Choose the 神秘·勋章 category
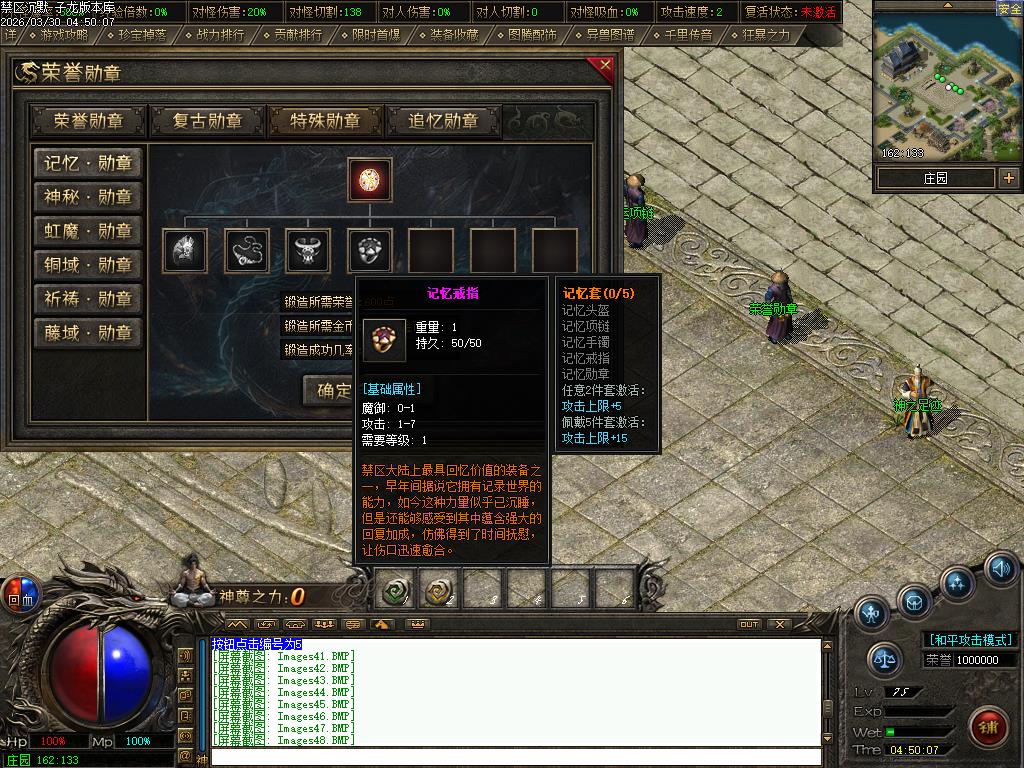 point(88,197)
